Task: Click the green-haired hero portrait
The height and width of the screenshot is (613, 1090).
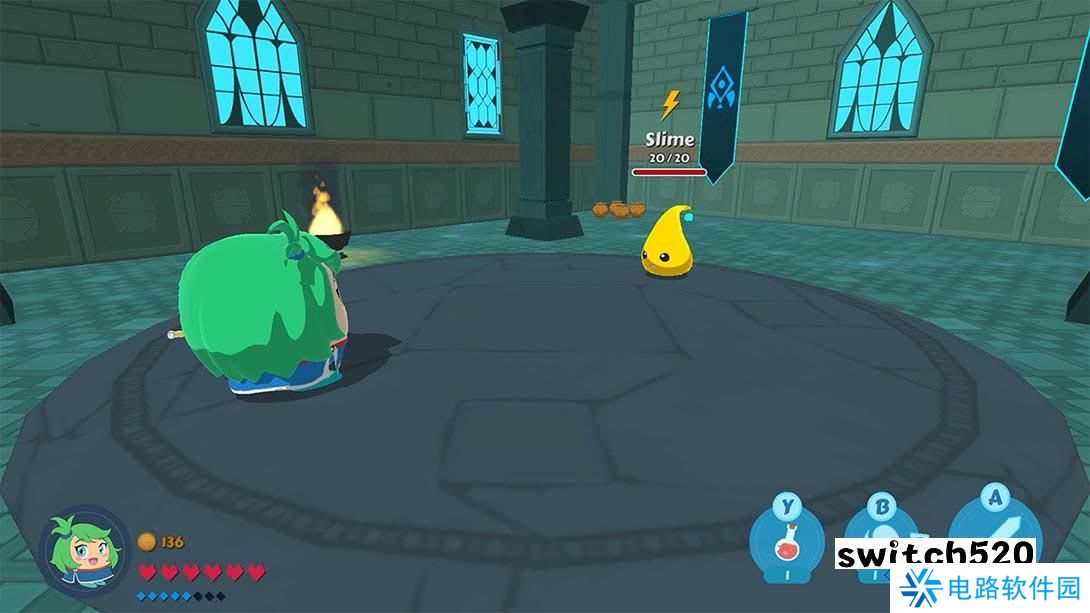Action: (84, 552)
